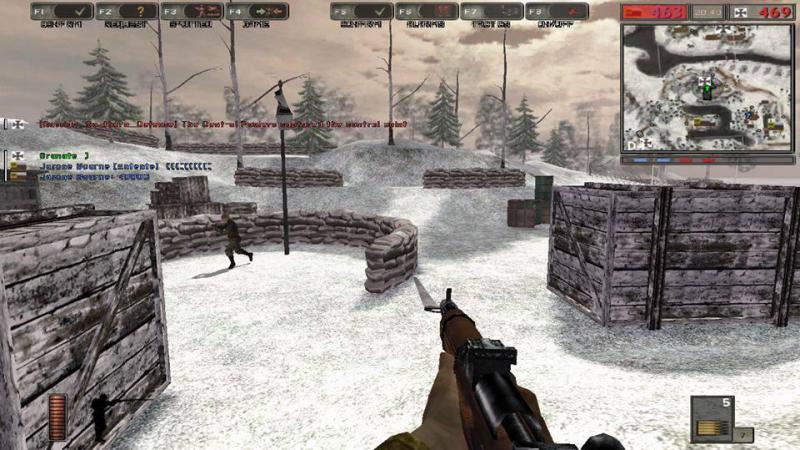
Task: Toggle the F8 On/Off radio button
Action: 556,11
